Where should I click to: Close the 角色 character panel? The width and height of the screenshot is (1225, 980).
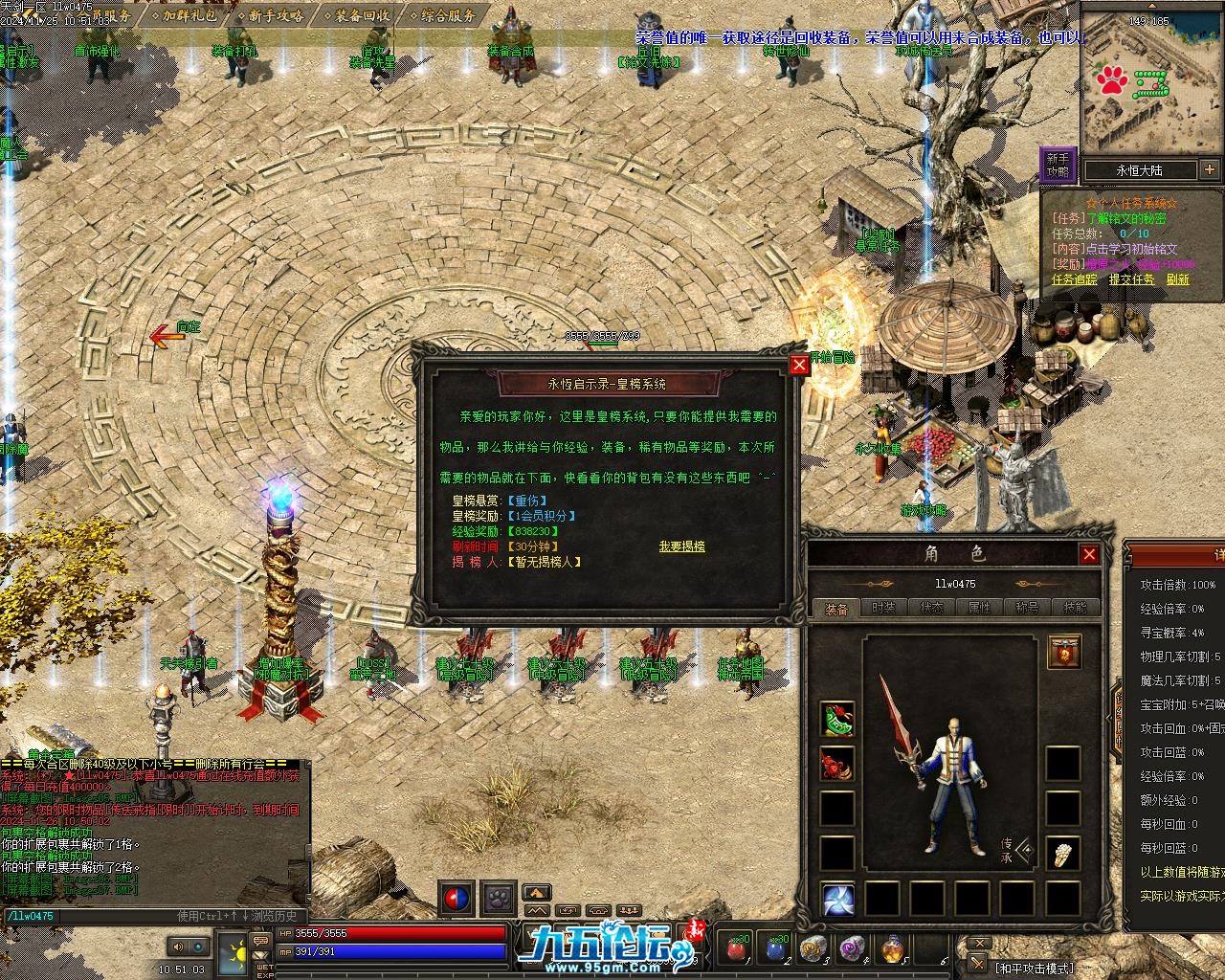(x=1089, y=554)
